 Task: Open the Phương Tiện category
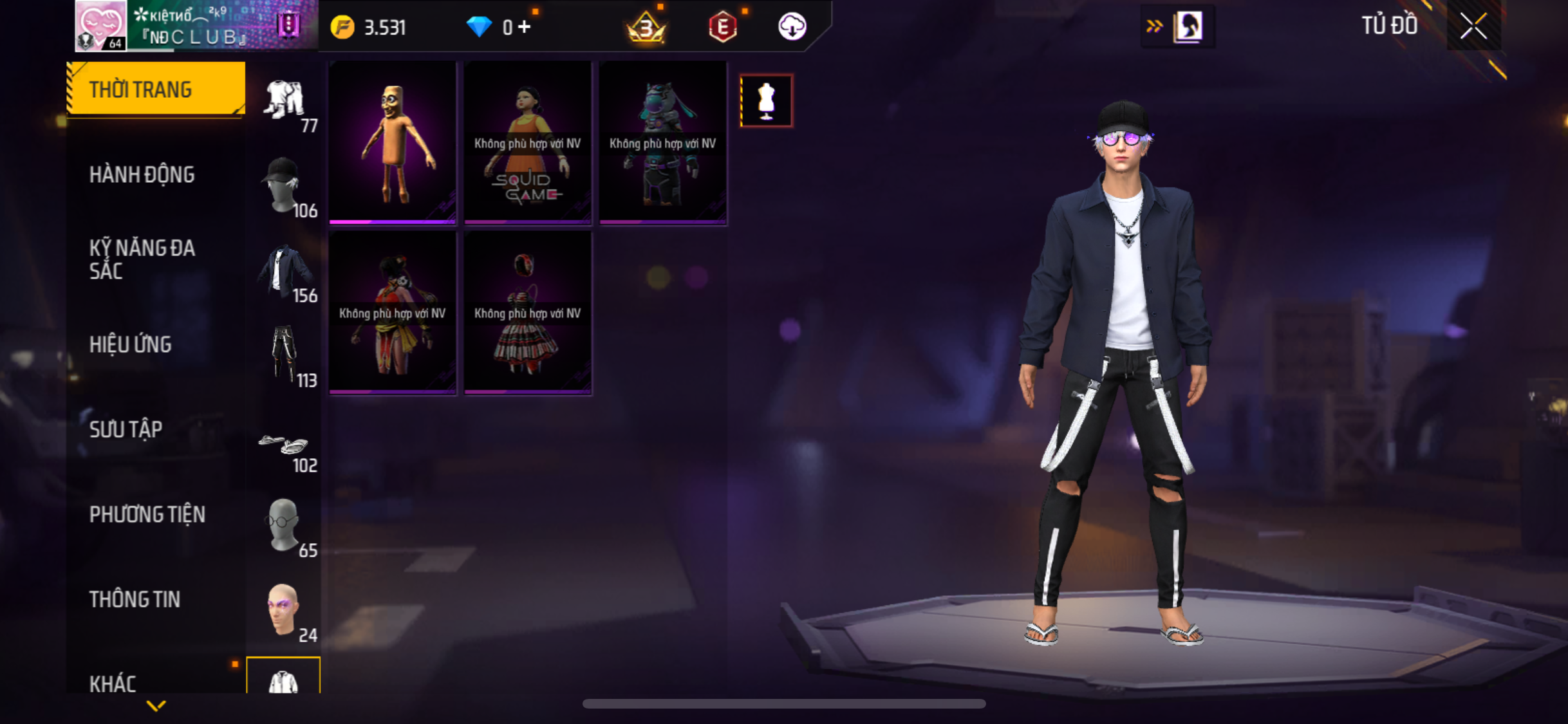147,514
